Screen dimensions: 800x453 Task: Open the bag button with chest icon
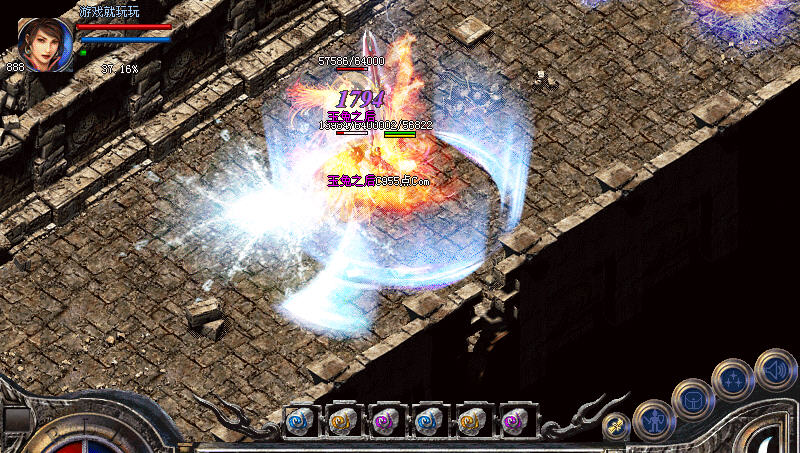[693, 399]
